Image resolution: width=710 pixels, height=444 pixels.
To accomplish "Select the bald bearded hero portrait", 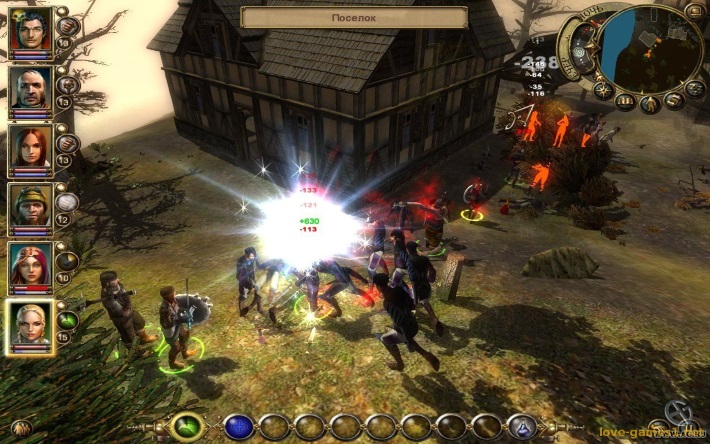I will coord(30,90).
